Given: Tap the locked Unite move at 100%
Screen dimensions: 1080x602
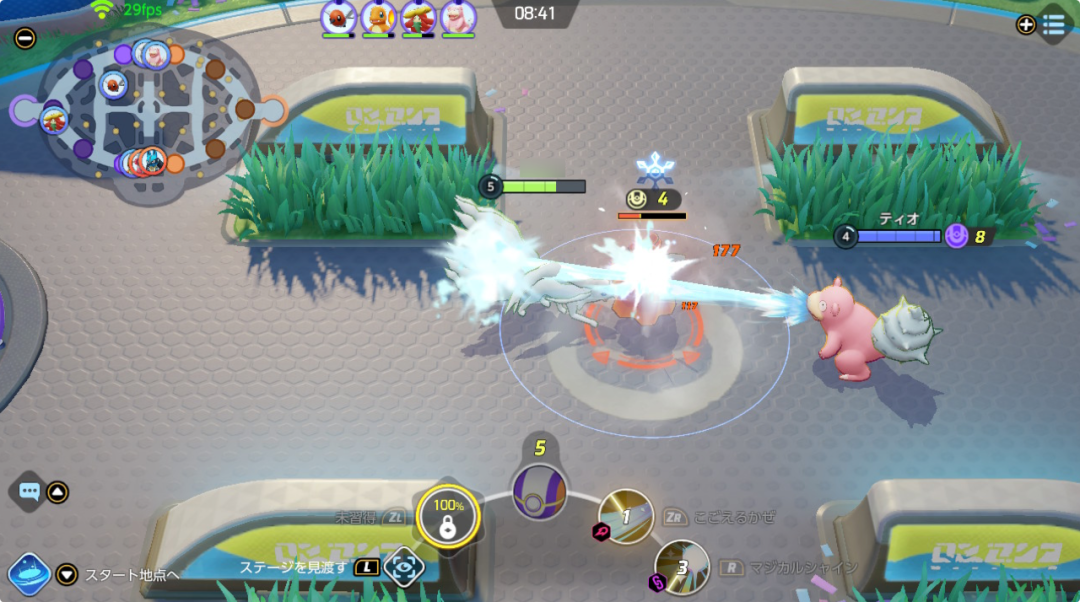Looking at the screenshot, I should [x=447, y=517].
